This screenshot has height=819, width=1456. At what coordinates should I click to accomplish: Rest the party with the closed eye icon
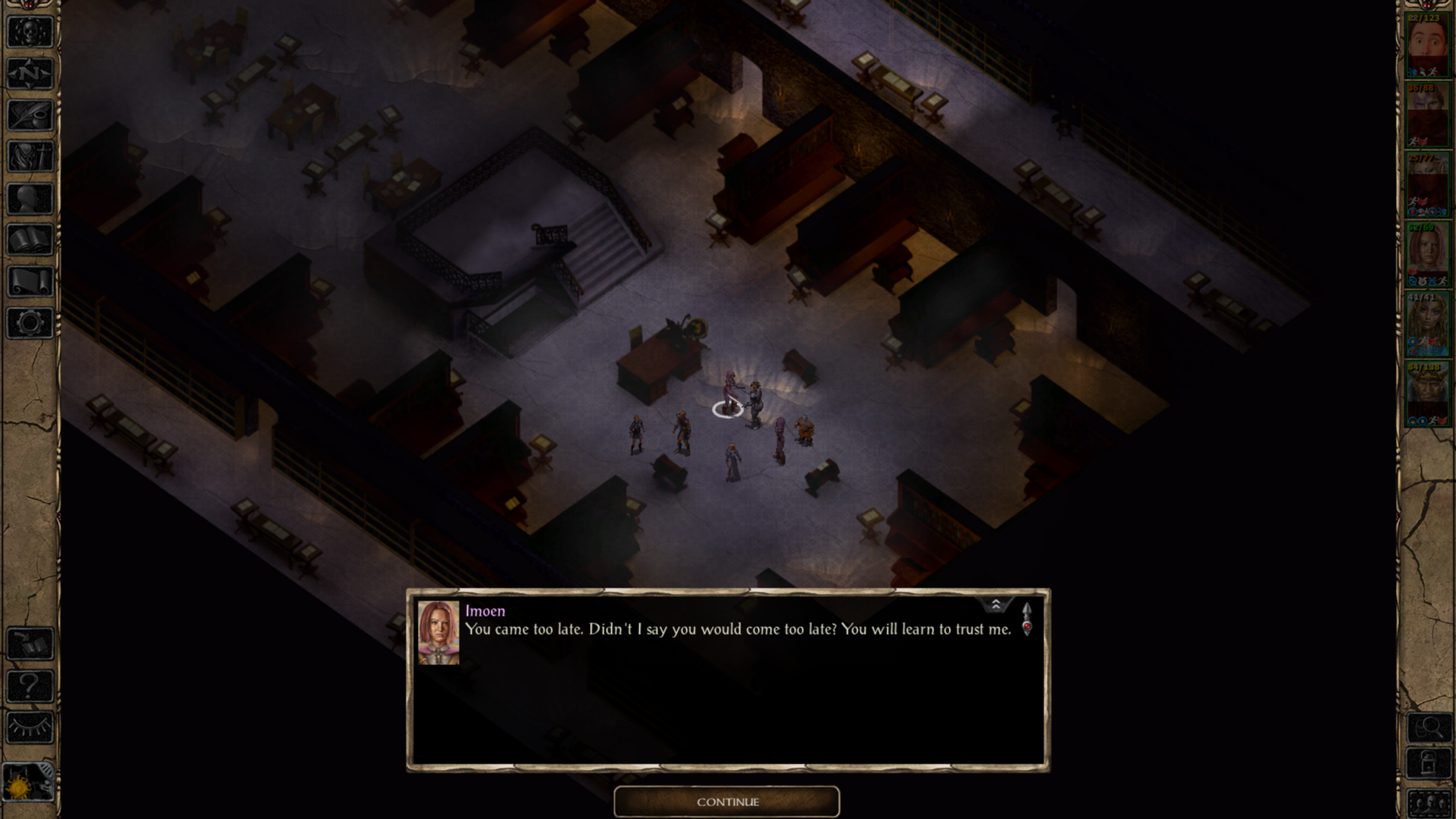pyautogui.click(x=30, y=728)
